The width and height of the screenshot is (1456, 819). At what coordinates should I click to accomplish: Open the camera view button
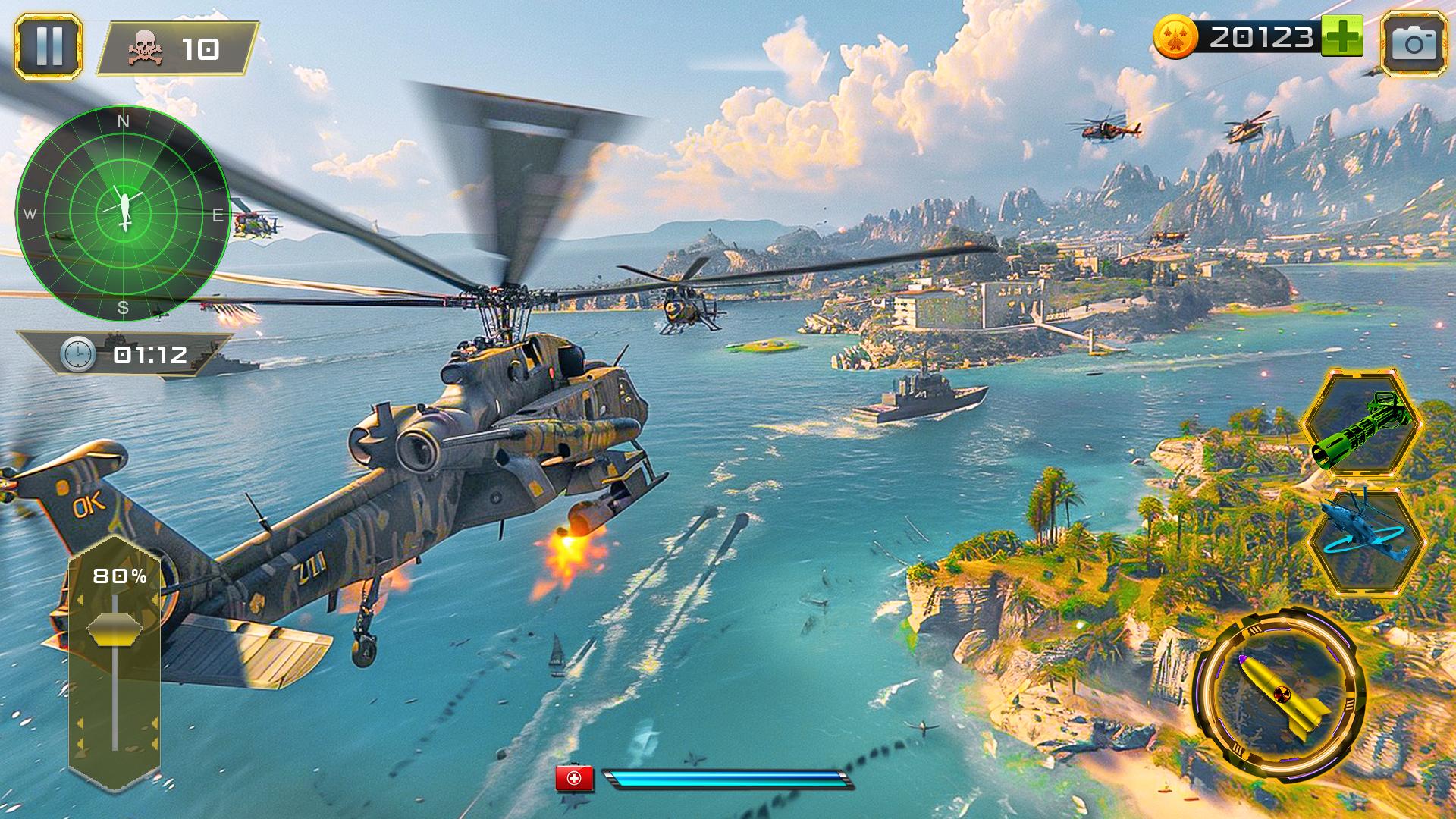1414,44
